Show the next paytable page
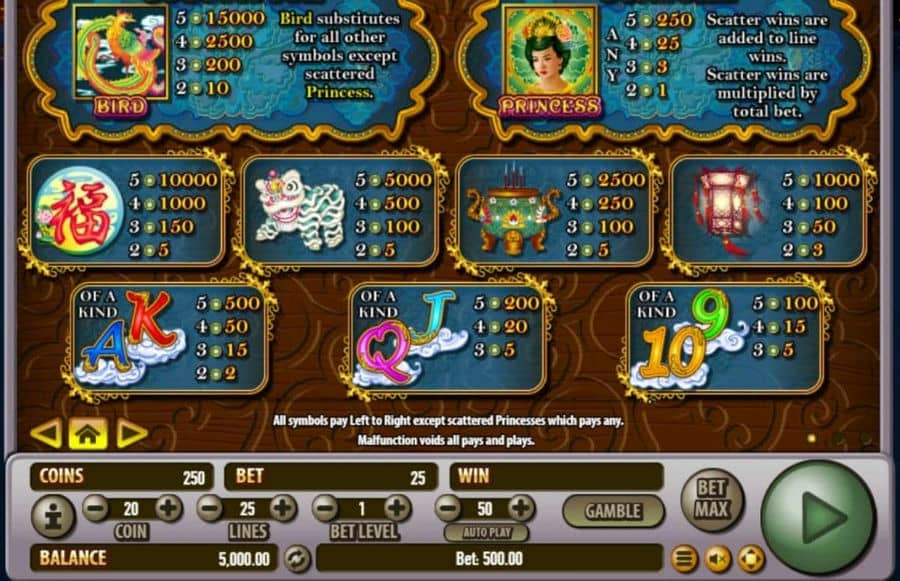Screen dimensions: 900x581 [x=132, y=433]
